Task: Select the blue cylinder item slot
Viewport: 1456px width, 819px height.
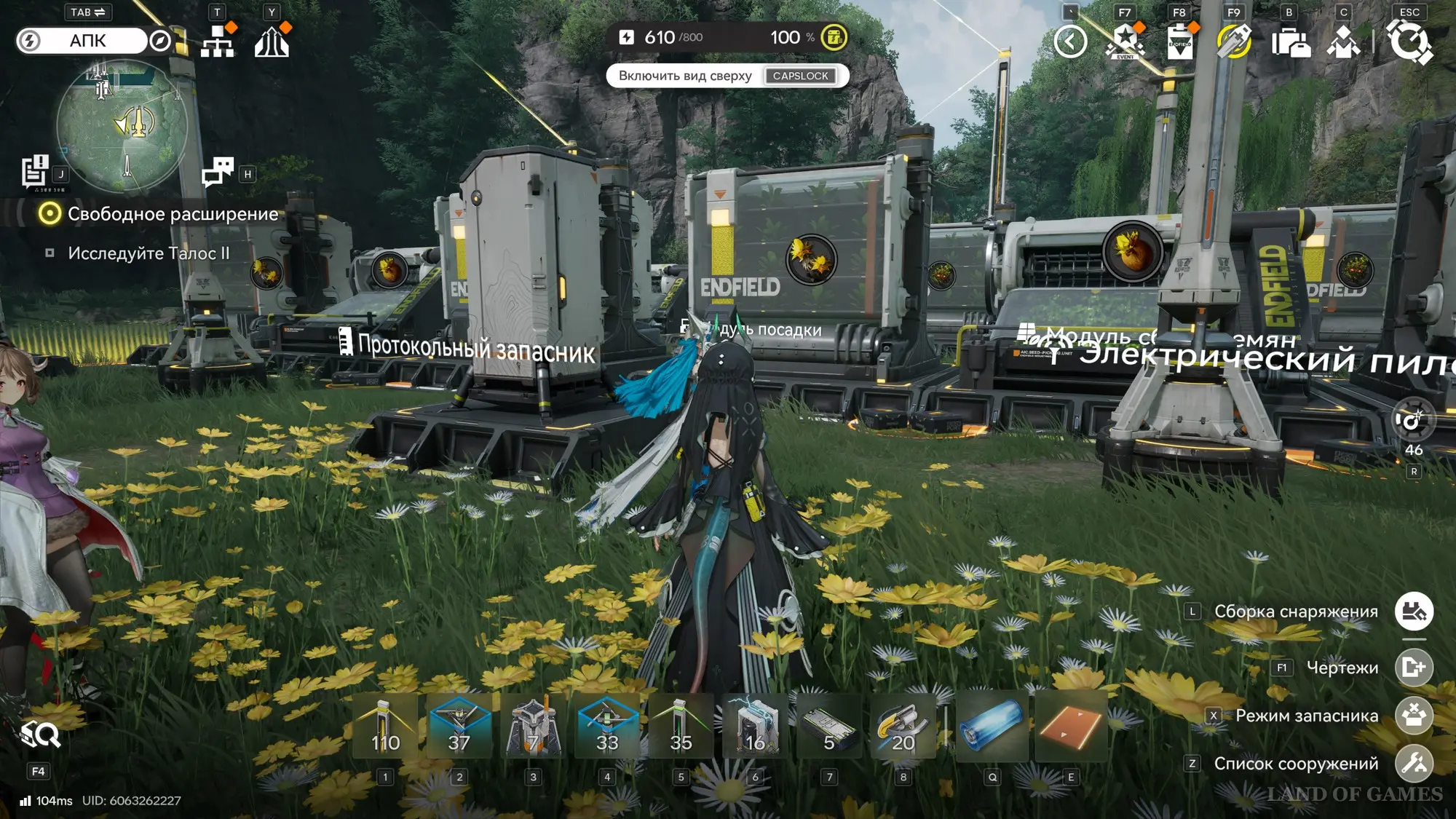Action: point(992,727)
